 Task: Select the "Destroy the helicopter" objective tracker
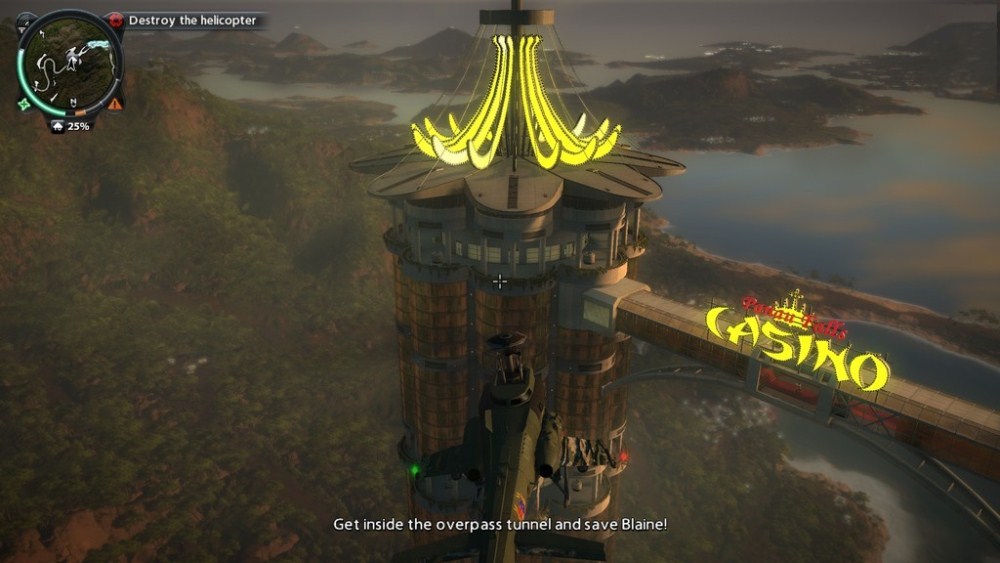(191, 20)
